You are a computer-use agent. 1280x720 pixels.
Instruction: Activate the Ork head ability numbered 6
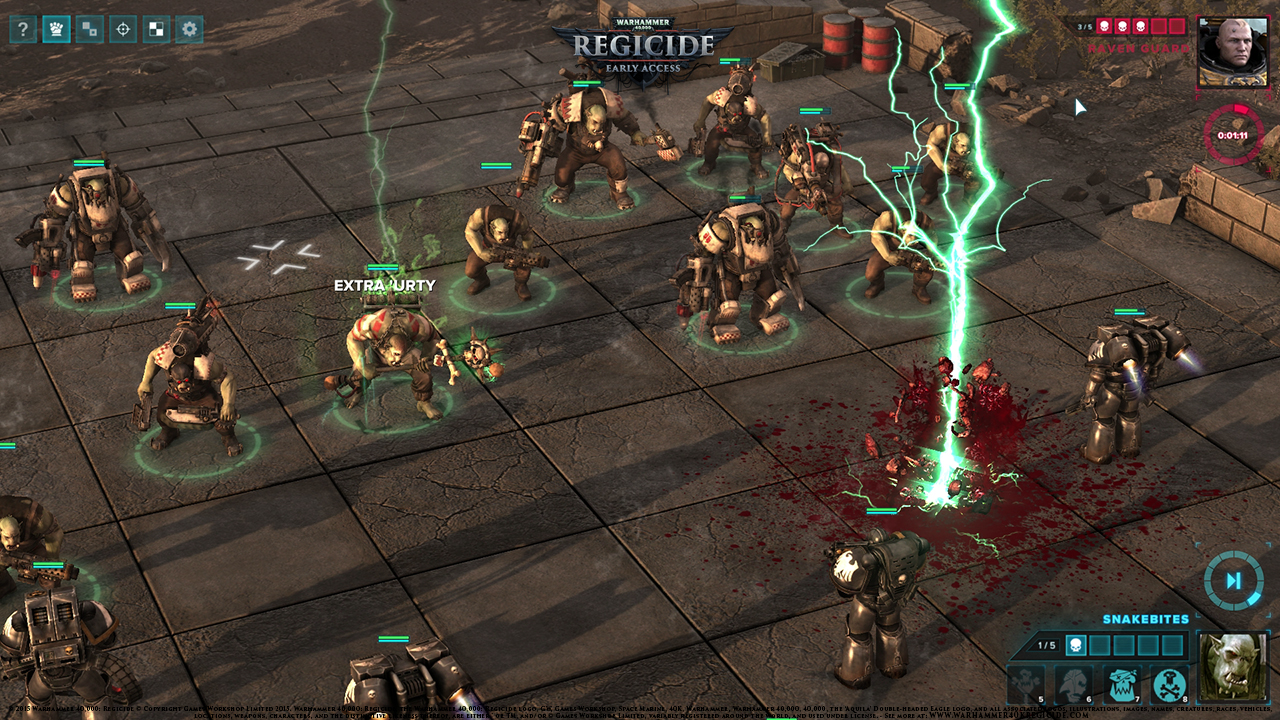[1074, 684]
